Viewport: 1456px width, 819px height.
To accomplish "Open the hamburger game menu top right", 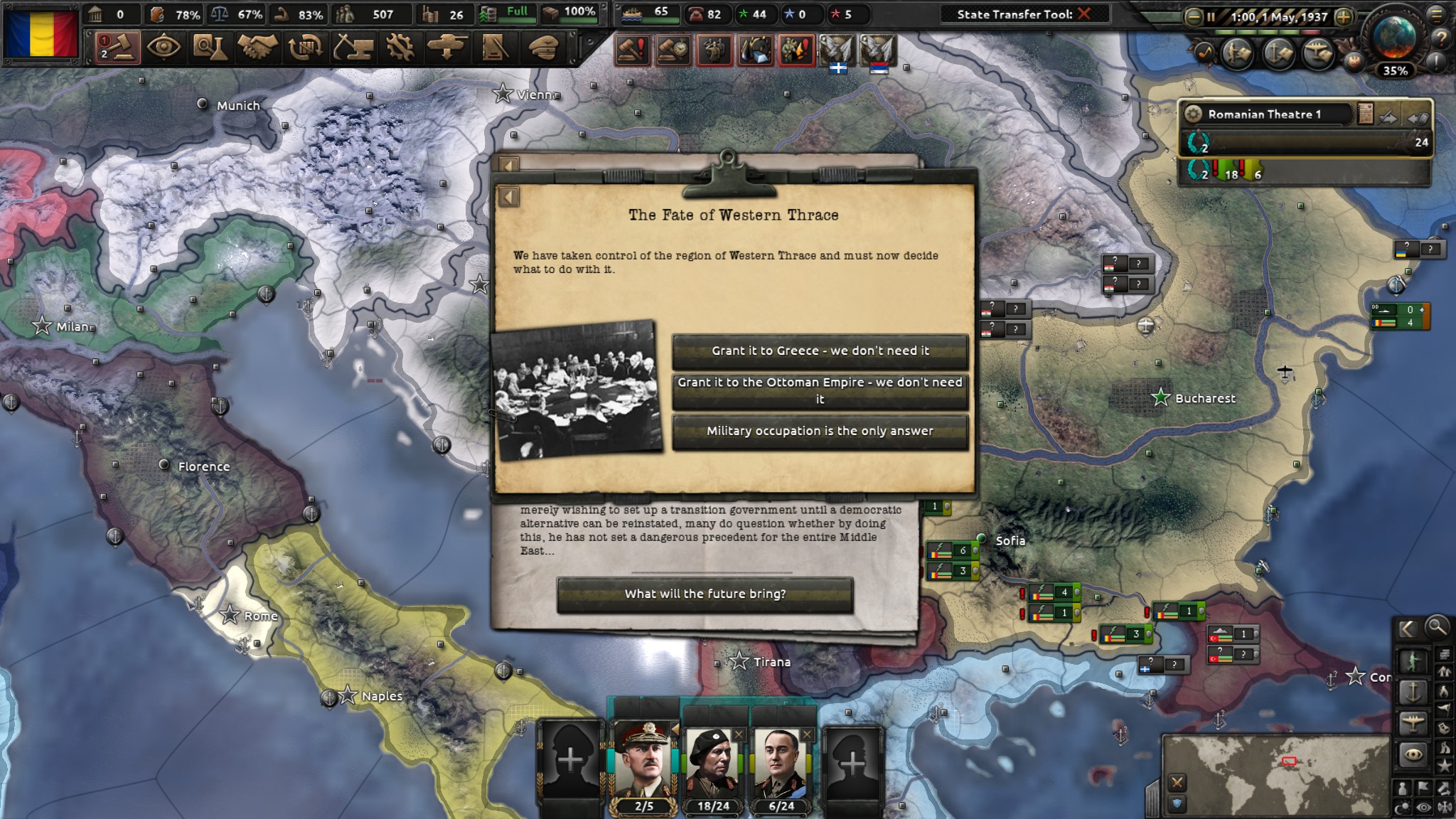I will [x=1437, y=14].
